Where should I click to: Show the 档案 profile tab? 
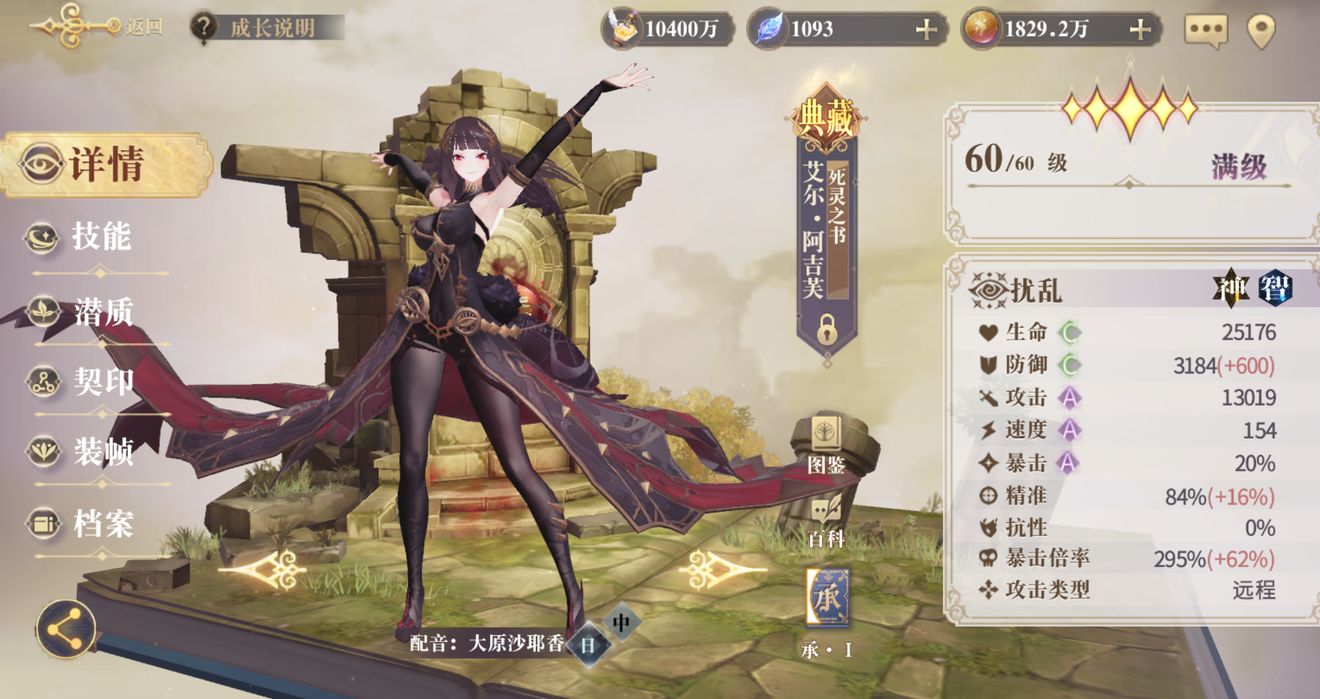click(x=85, y=523)
